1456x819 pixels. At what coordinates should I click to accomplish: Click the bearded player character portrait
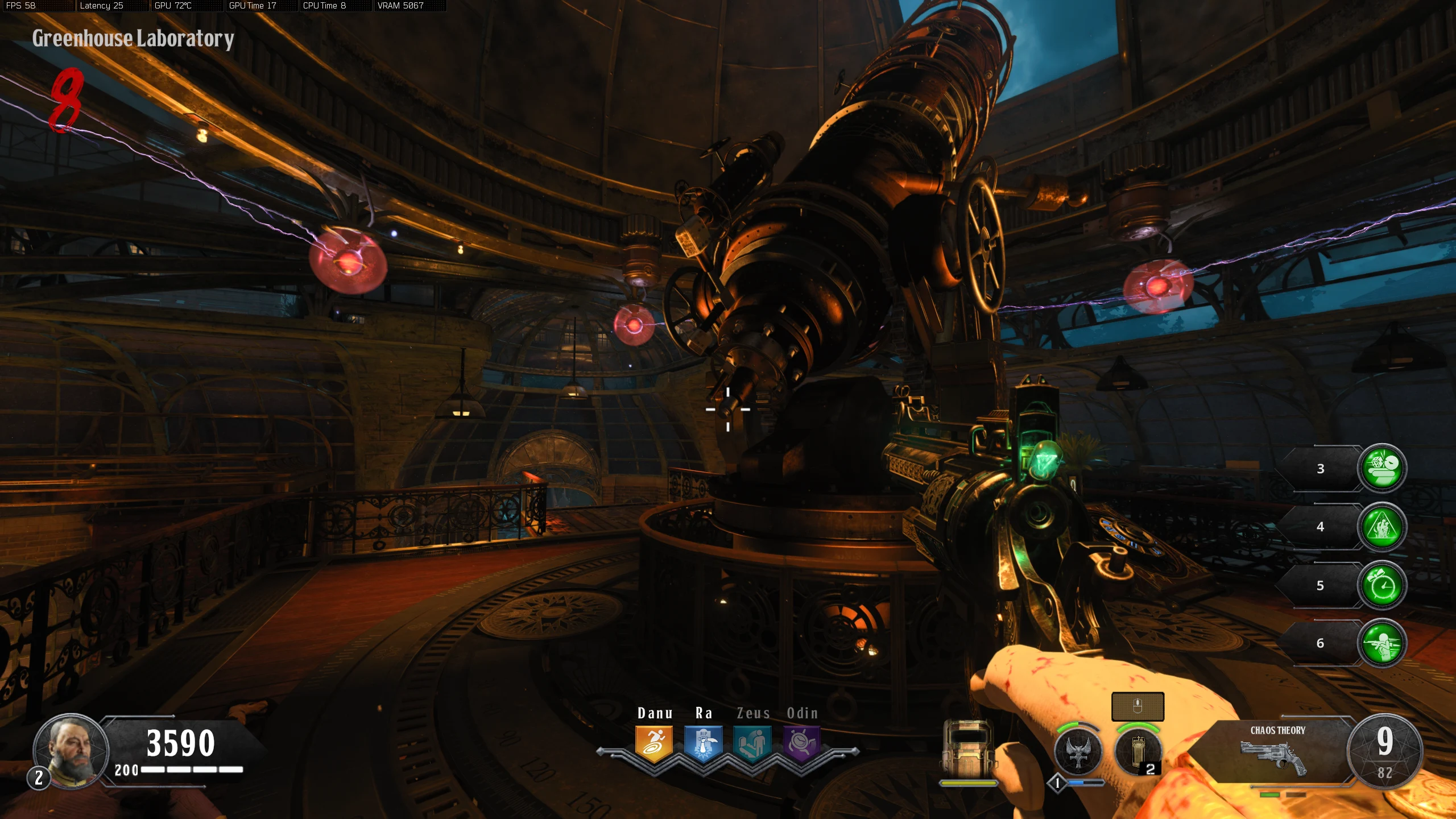[71, 751]
